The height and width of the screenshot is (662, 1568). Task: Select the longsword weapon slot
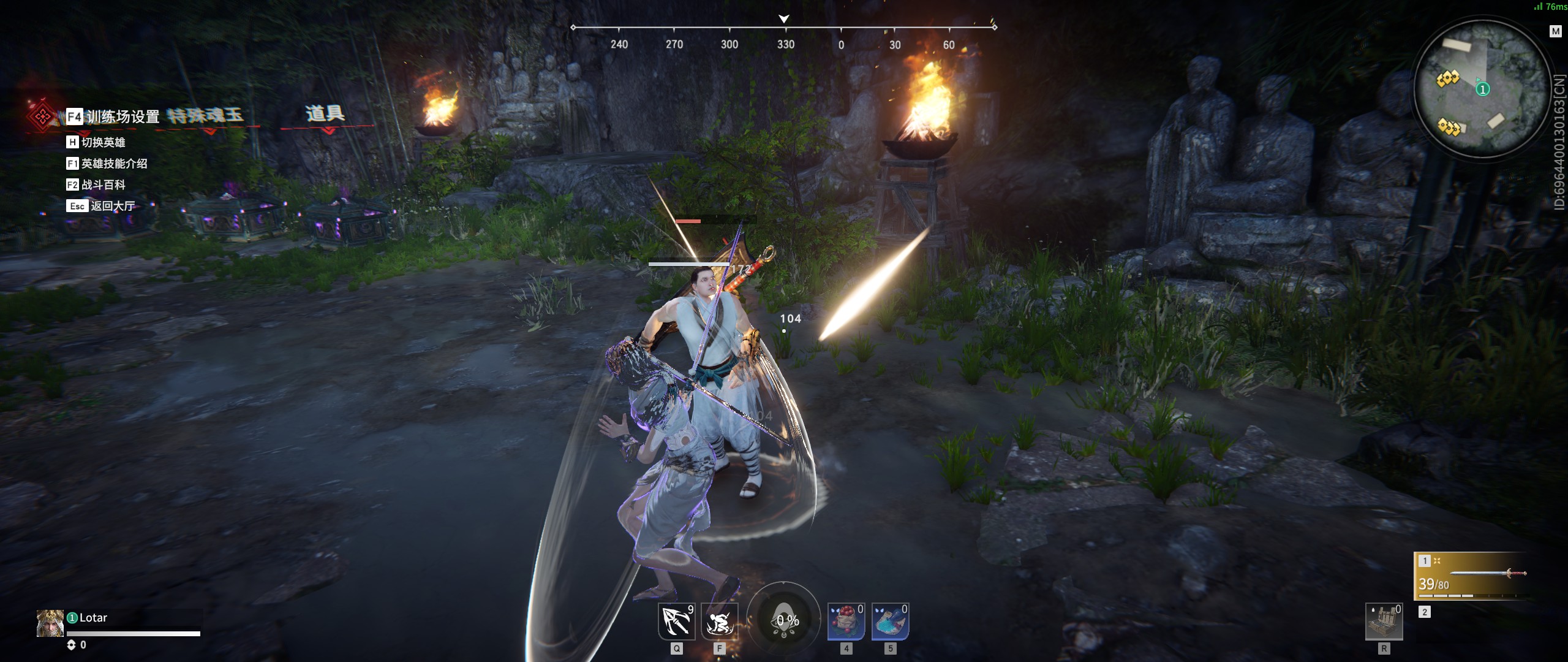[1470, 576]
